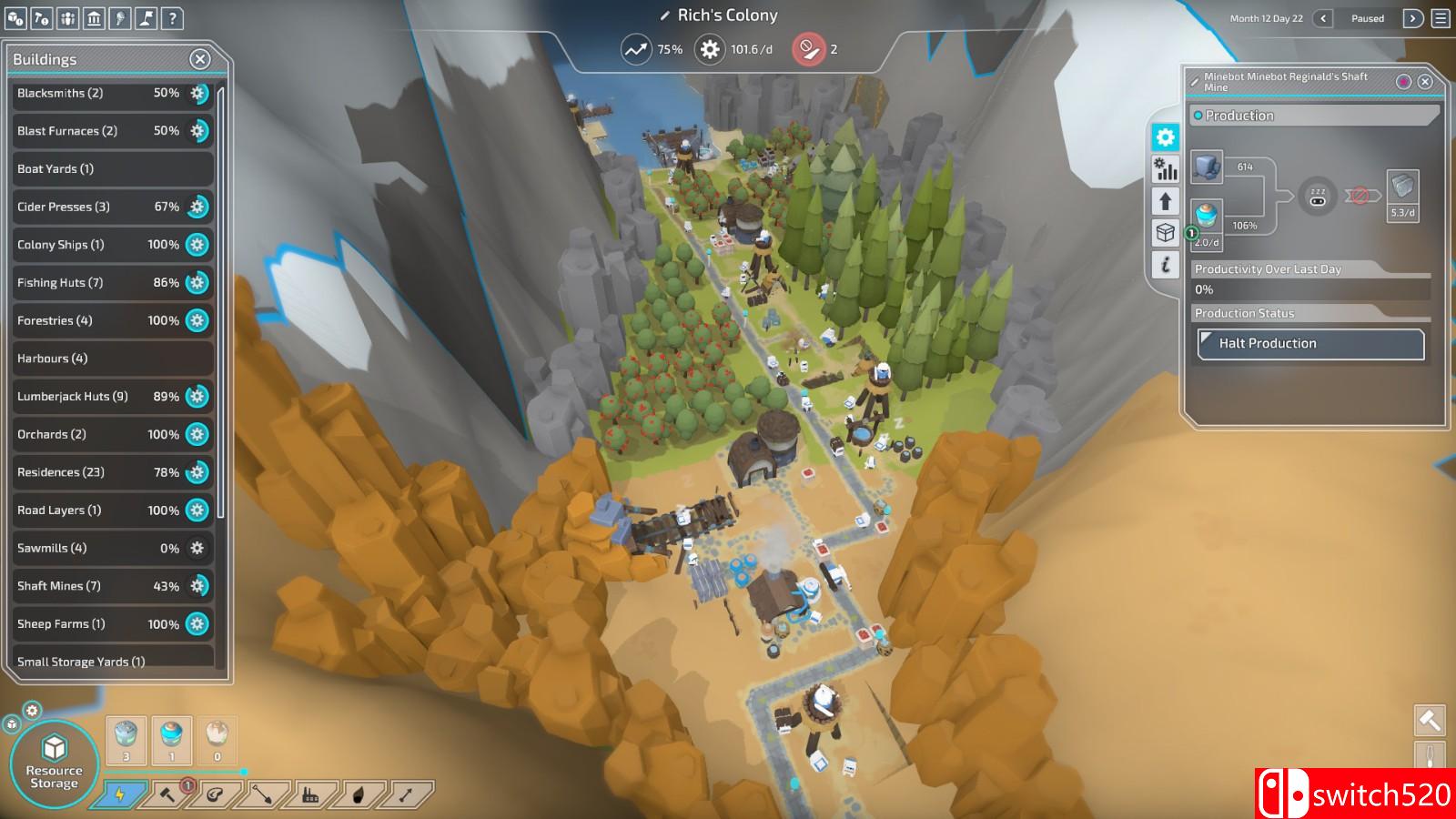Screen dimensions: 1456x819
Task: Switch to the upgrade arrow tab
Action: pos(1165,201)
